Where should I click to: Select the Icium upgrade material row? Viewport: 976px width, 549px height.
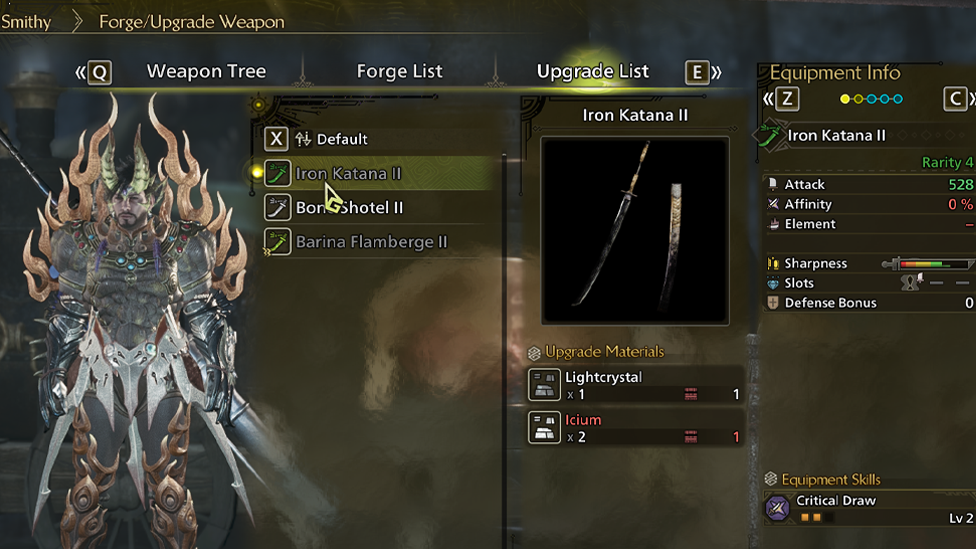click(636, 428)
